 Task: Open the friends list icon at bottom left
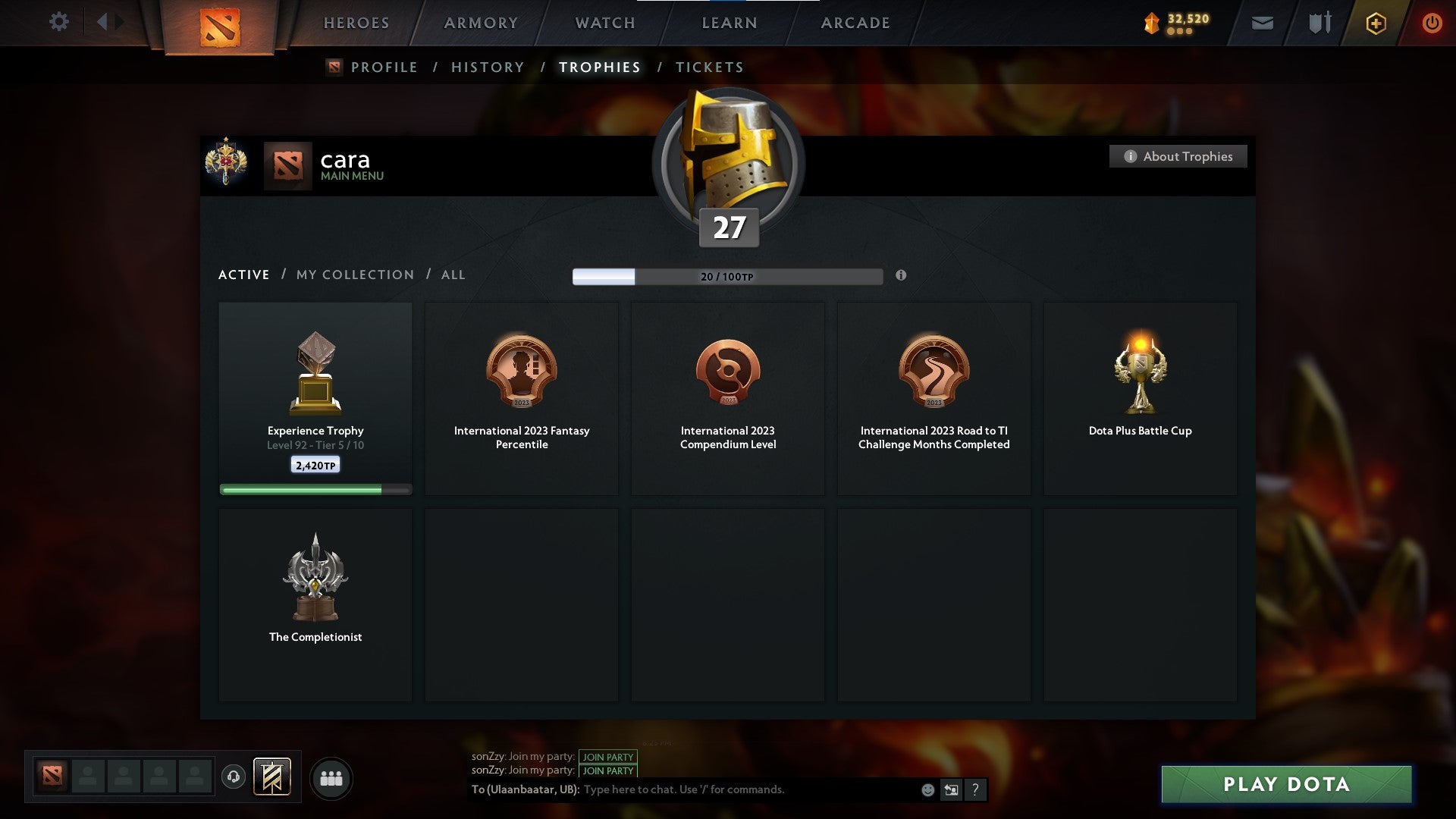pos(331,777)
